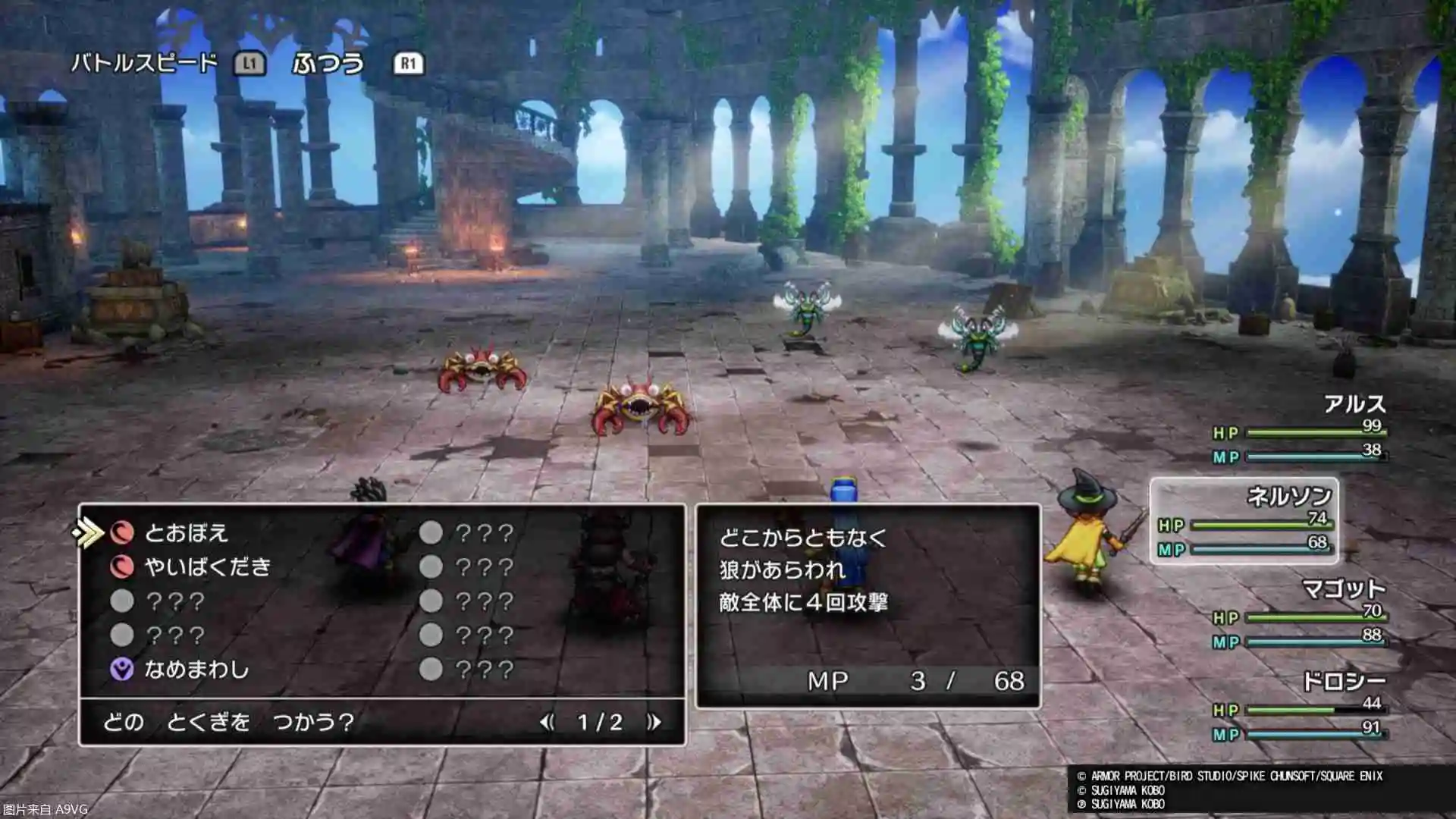
Task: Select party member ドロシー
Action: click(x=1301, y=707)
